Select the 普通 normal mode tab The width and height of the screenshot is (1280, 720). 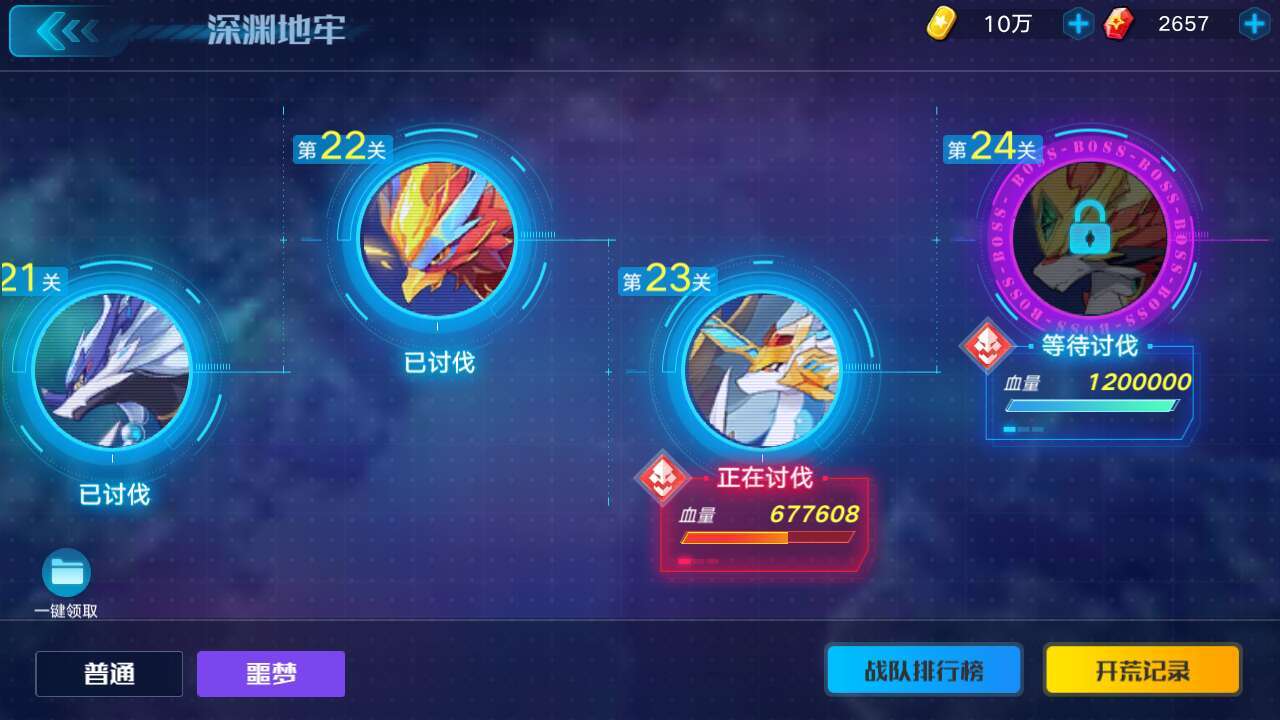click(108, 673)
